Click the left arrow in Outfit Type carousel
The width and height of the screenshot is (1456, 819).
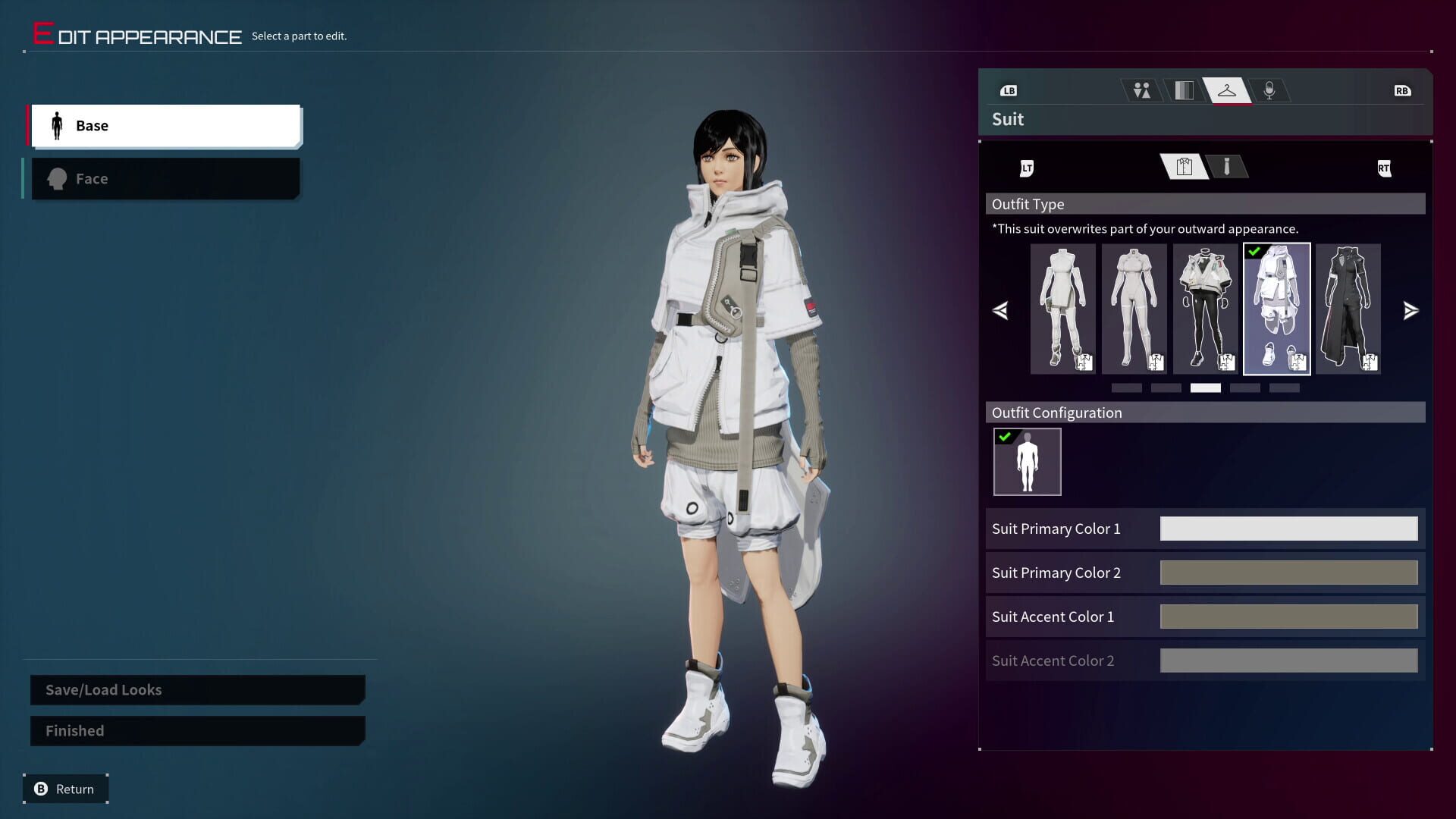pyautogui.click(x=1000, y=310)
